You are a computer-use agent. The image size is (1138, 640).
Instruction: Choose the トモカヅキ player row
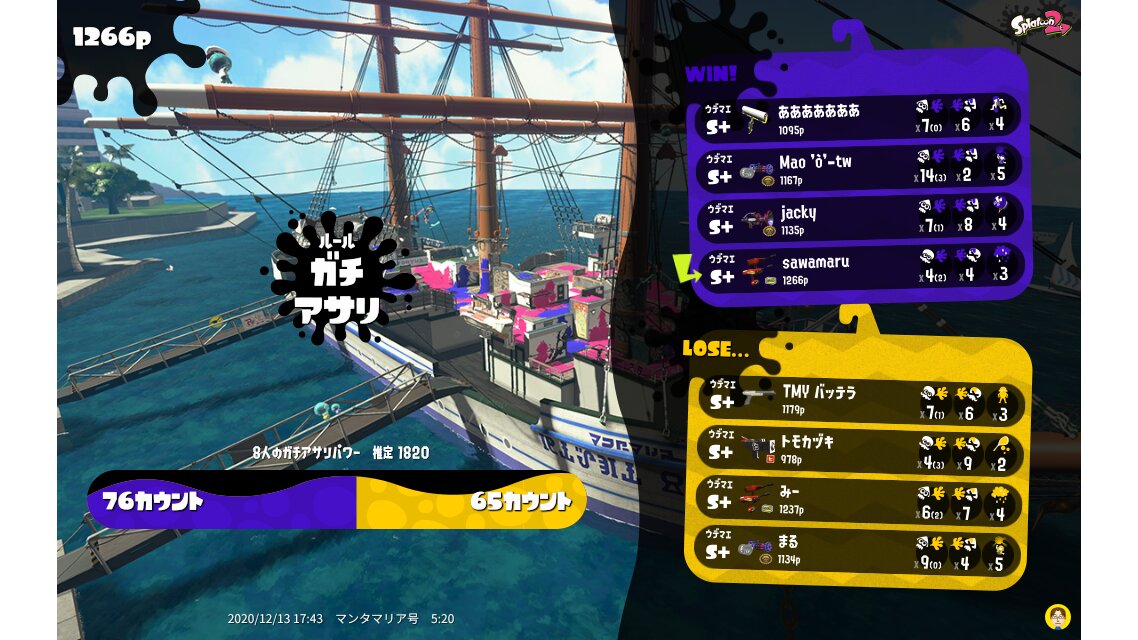856,450
